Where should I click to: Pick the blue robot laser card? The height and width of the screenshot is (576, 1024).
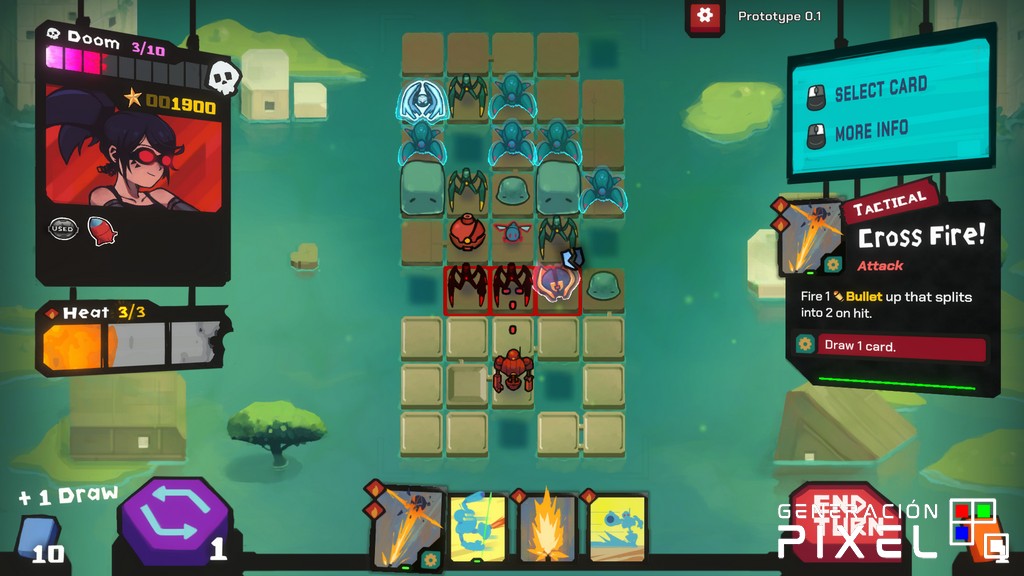[476, 527]
